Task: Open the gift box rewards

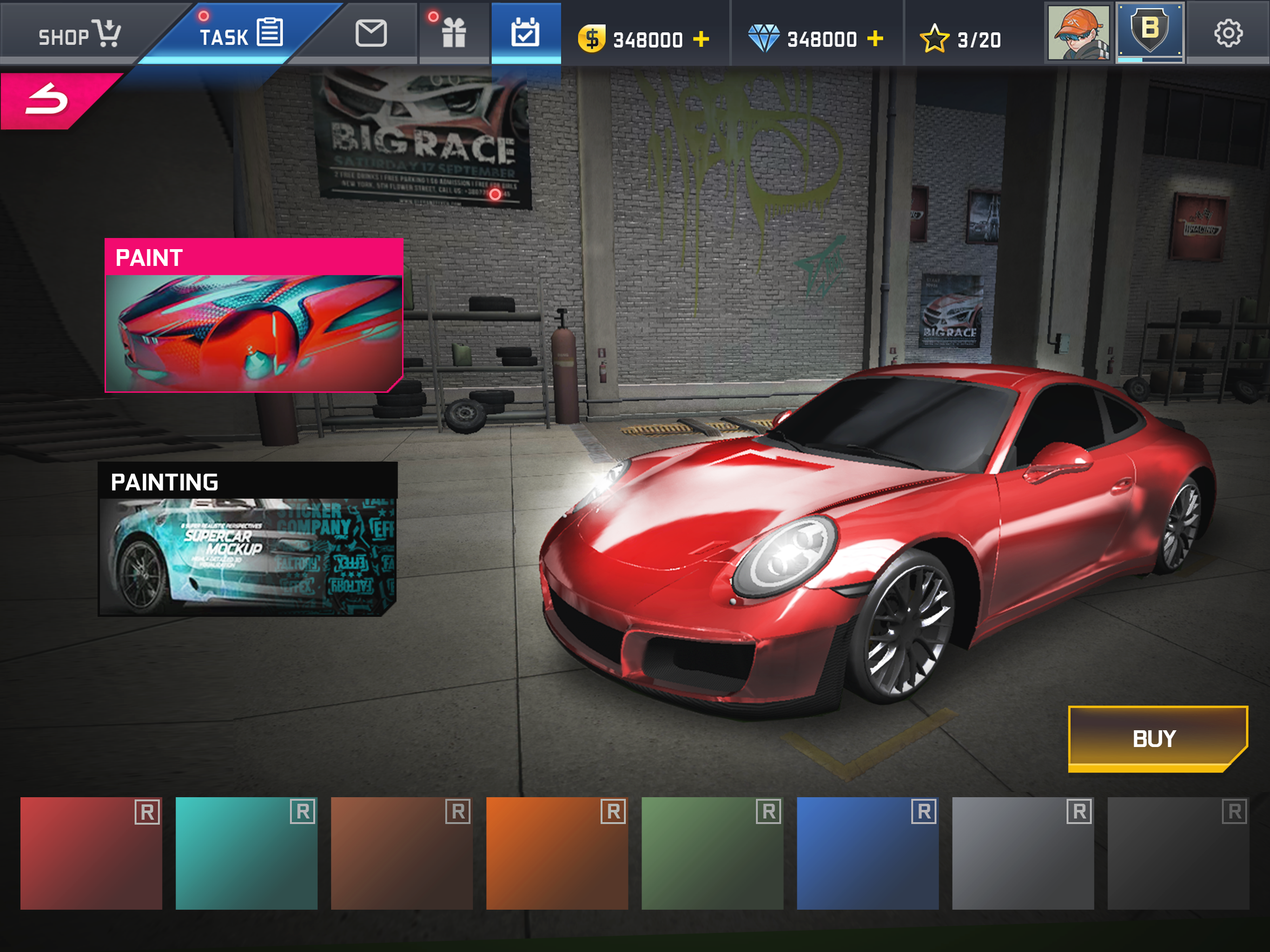Action: click(454, 33)
